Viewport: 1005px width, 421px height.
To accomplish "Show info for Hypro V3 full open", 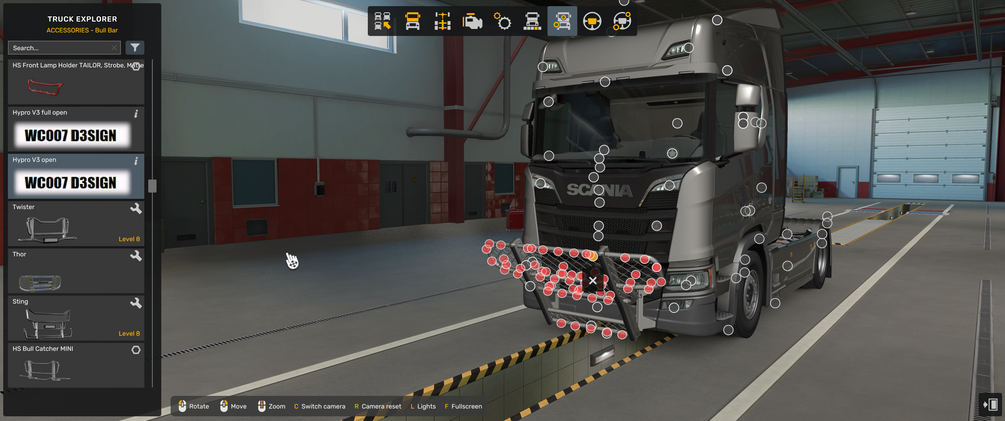I will coord(136,115).
